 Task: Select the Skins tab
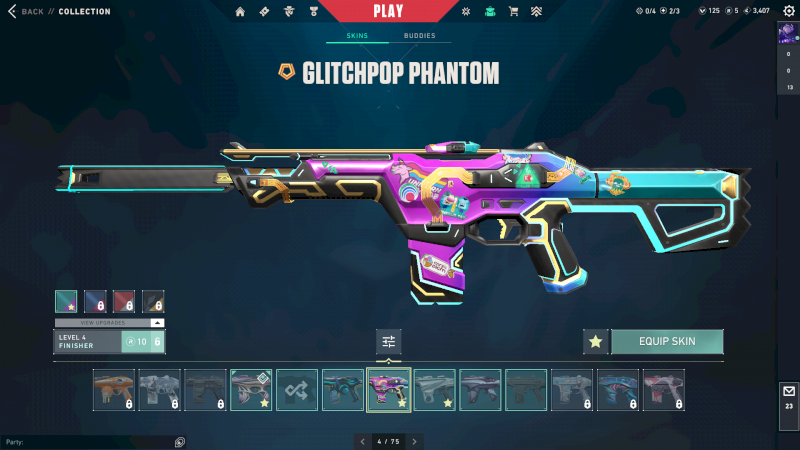(x=357, y=36)
